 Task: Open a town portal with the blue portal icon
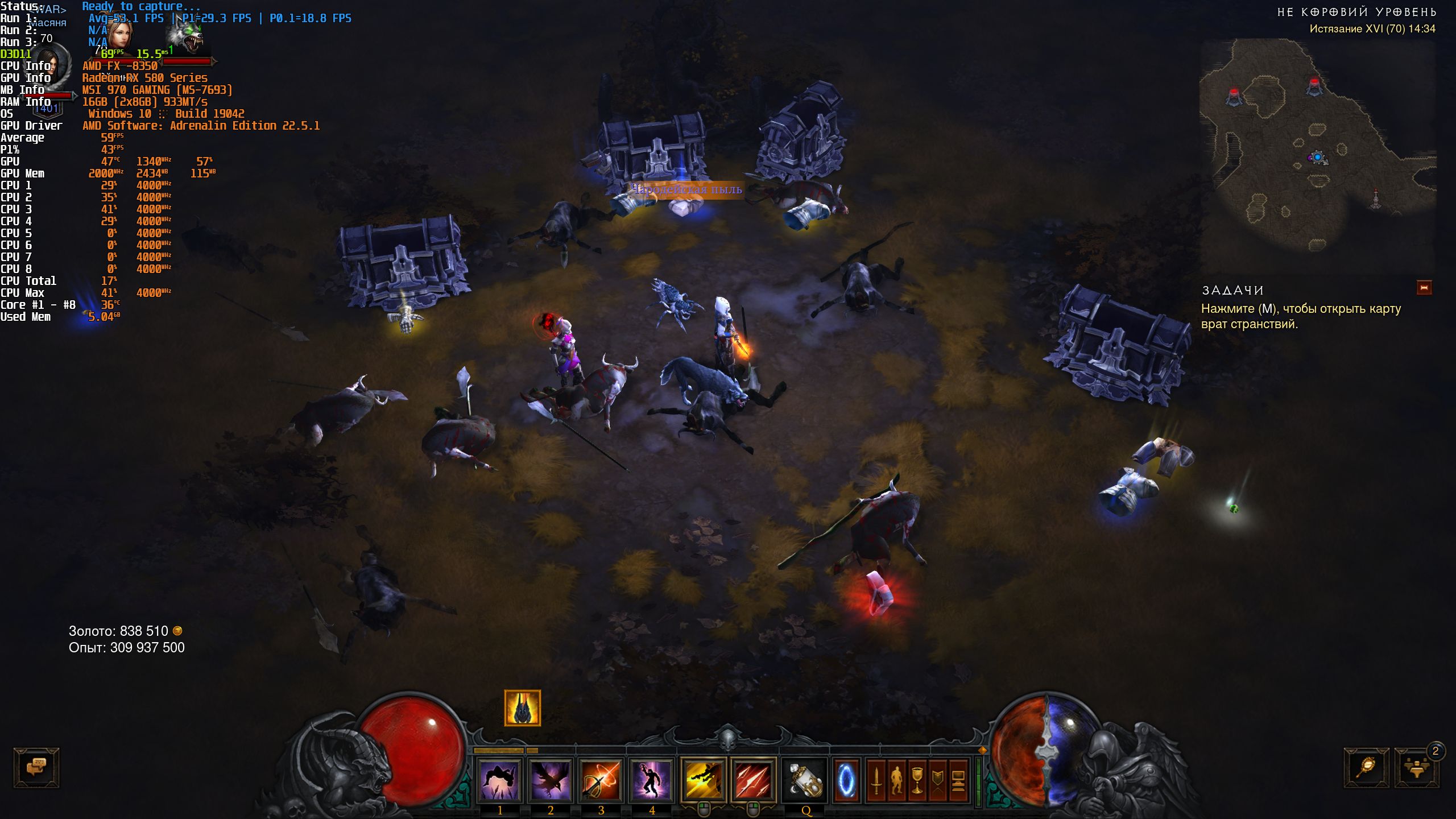[846, 781]
